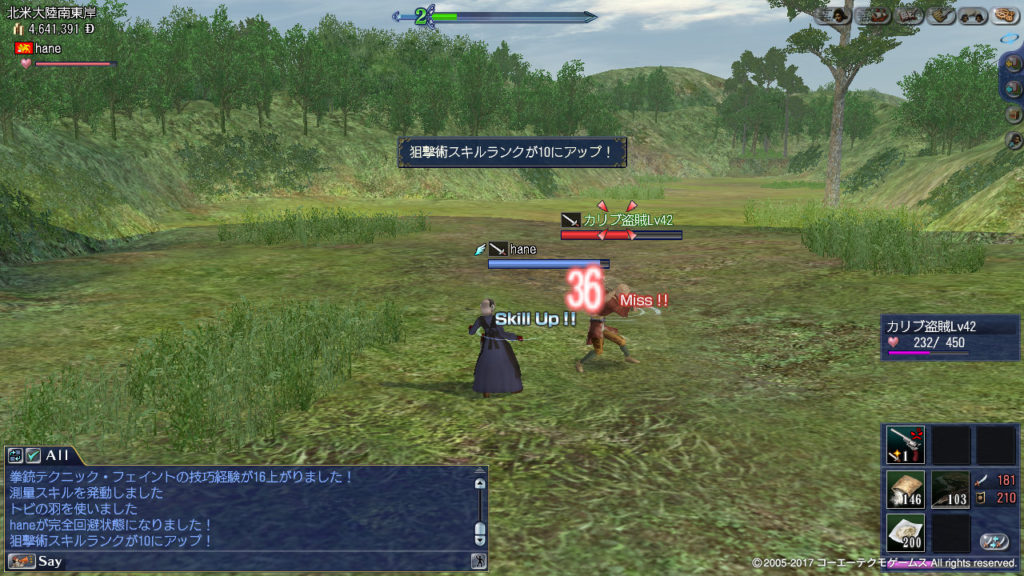Click the blue ring icon
This screenshot has width=1024, height=576.
point(1009,38)
